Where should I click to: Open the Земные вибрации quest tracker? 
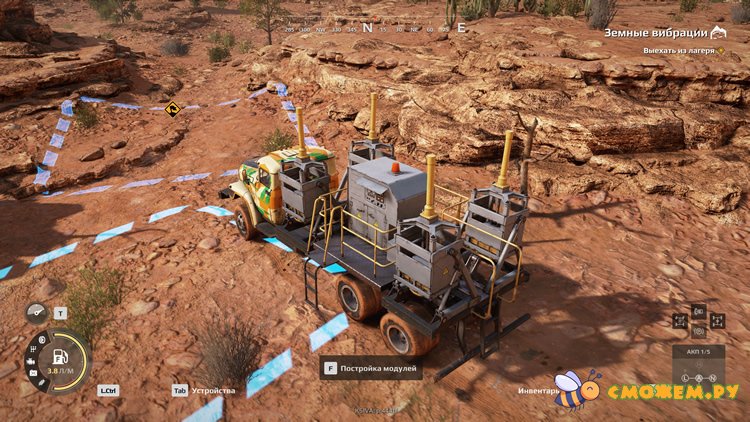pos(663,33)
